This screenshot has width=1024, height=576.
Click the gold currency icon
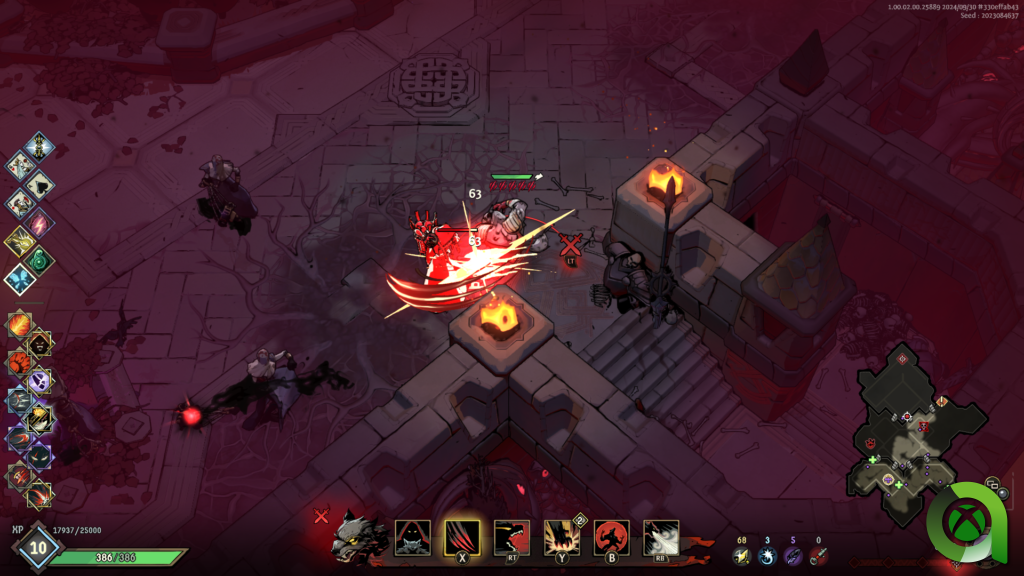741,556
